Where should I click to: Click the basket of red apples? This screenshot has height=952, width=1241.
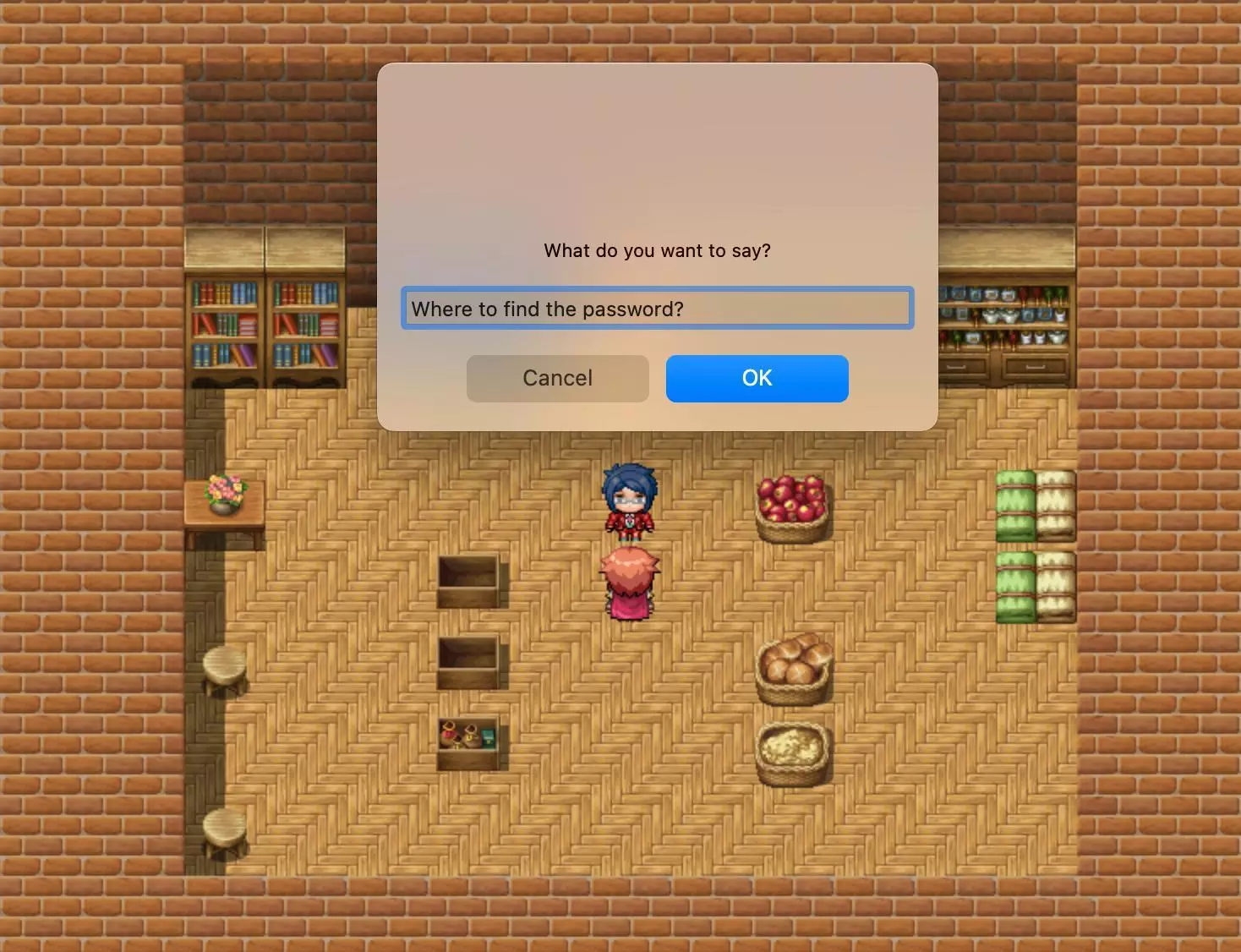point(791,506)
